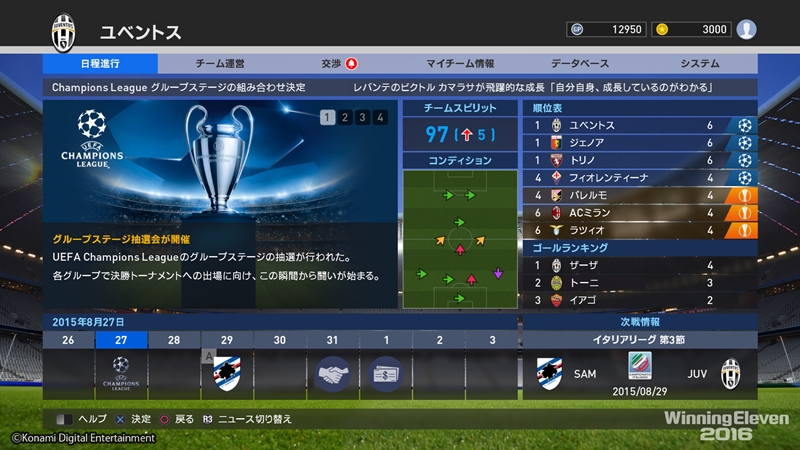This screenshot has height=450, width=800.
Task: Click the user profile avatar icon
Action: coord(746,29)
